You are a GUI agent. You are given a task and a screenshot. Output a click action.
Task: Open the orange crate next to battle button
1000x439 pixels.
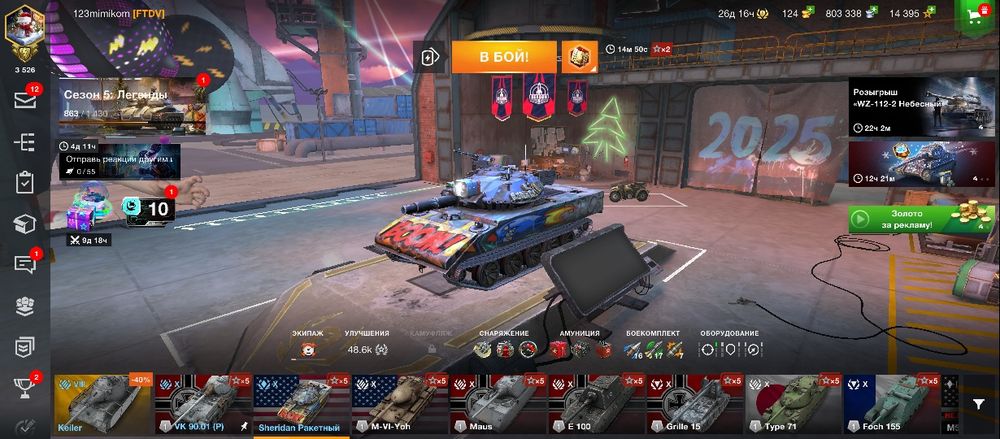(x=578, y=56)
